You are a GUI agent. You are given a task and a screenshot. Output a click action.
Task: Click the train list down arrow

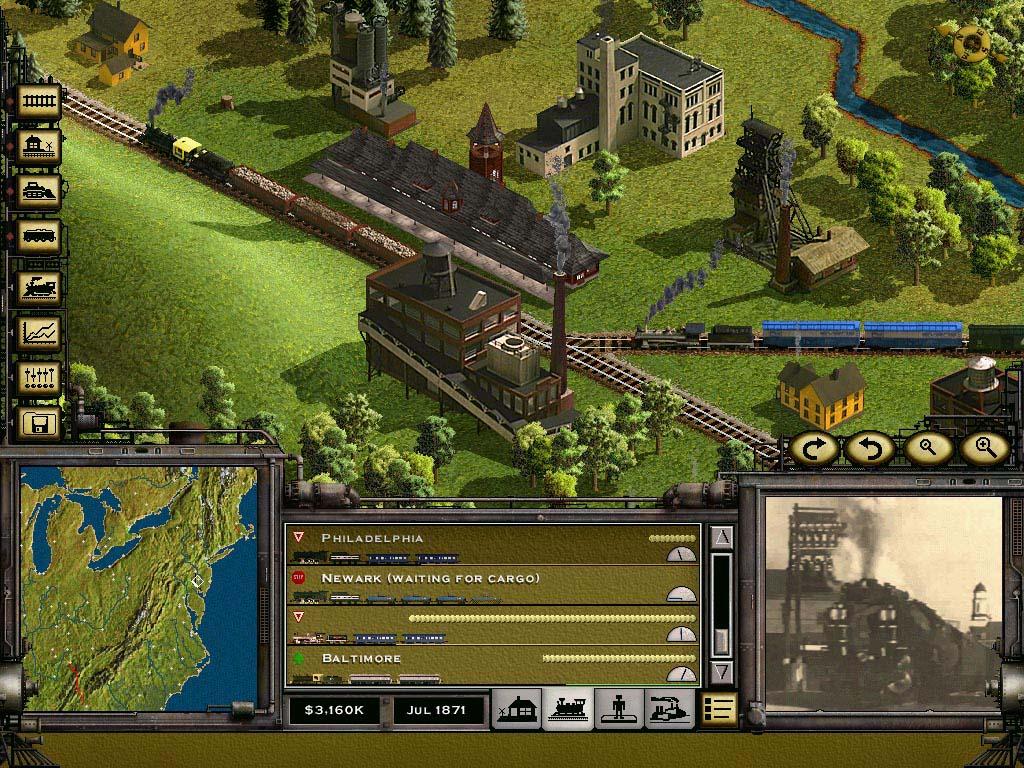click(x=722, y=671)
